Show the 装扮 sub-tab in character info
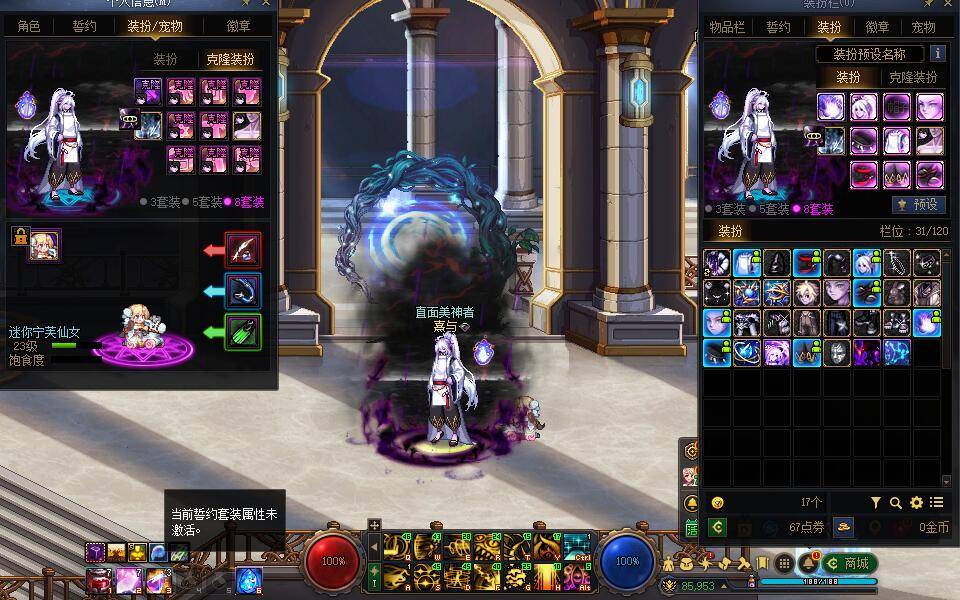This screenshot has width=960, height=600. pyautogui.click(x=165, y=60)
